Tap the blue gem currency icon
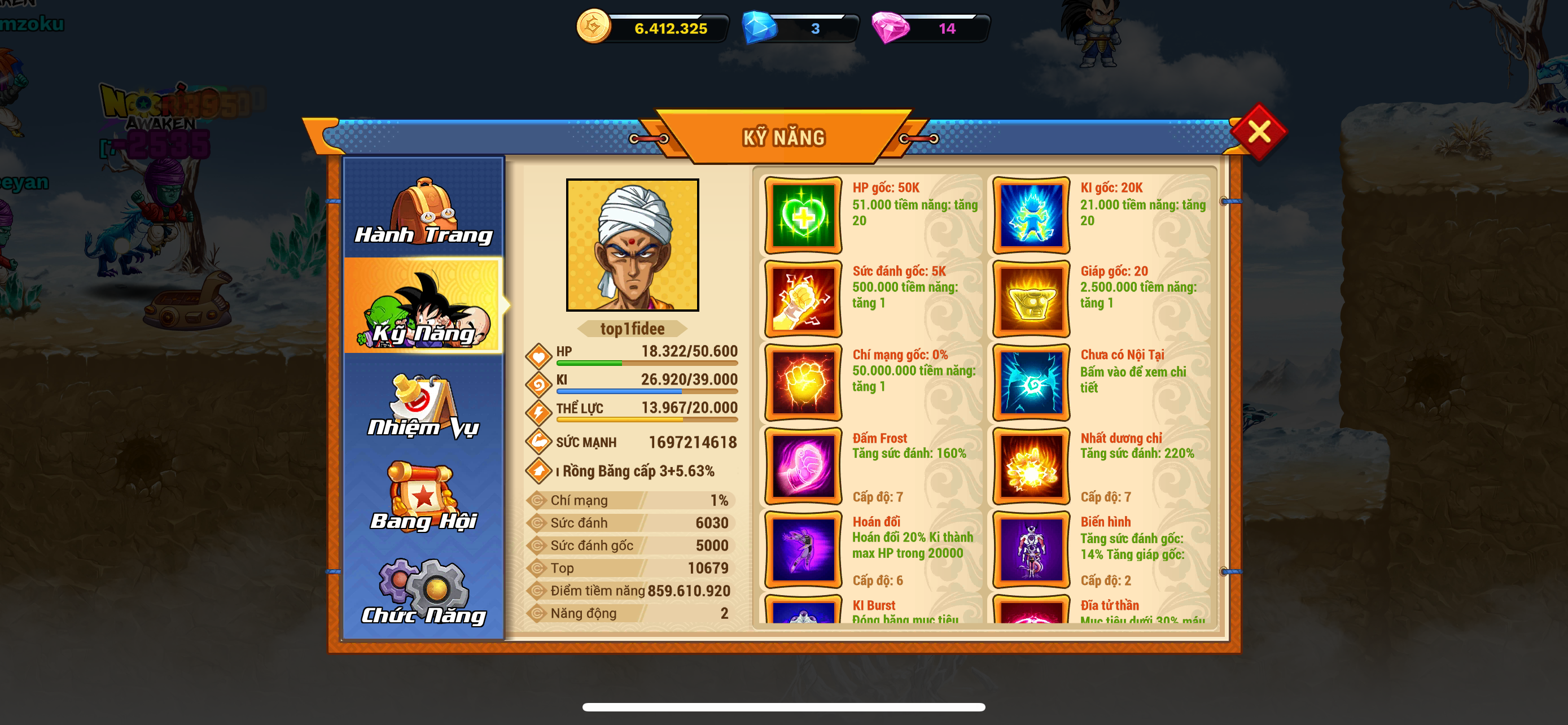The width and height of the screenshot is (1568, 725). click(x=759, y=28)
